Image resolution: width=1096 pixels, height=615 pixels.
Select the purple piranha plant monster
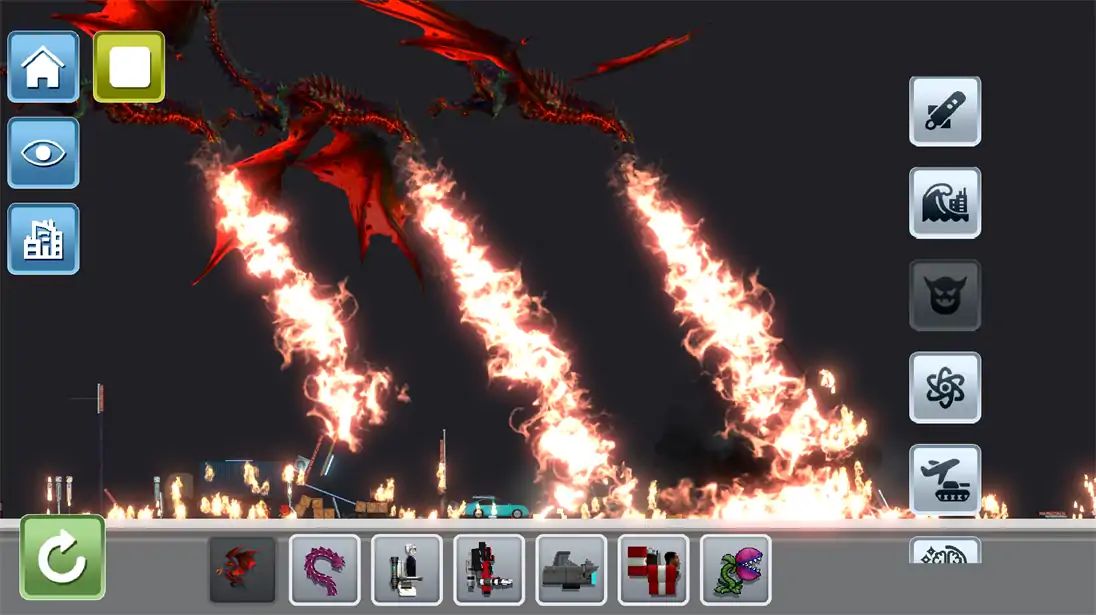[x=736, y=570]
